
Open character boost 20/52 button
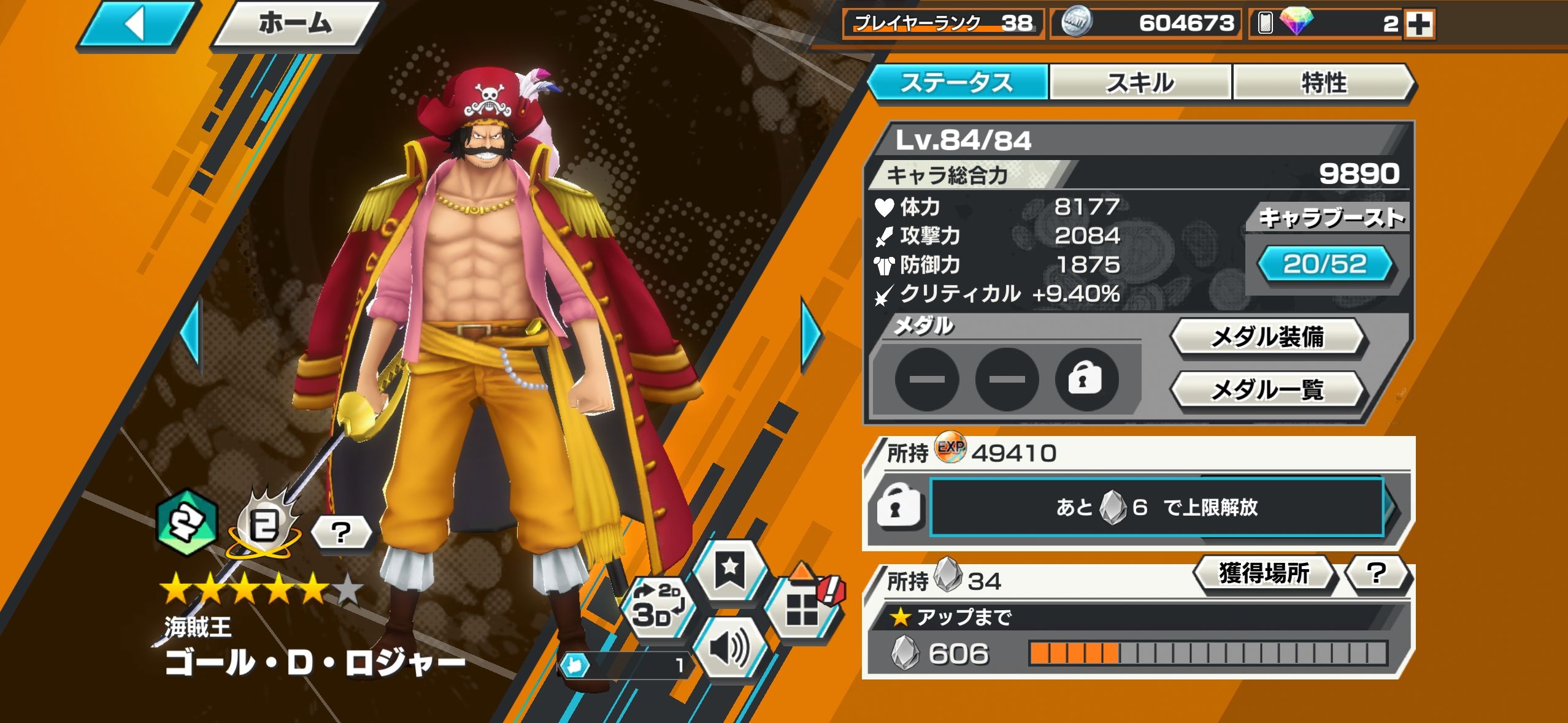(1325, 265)
